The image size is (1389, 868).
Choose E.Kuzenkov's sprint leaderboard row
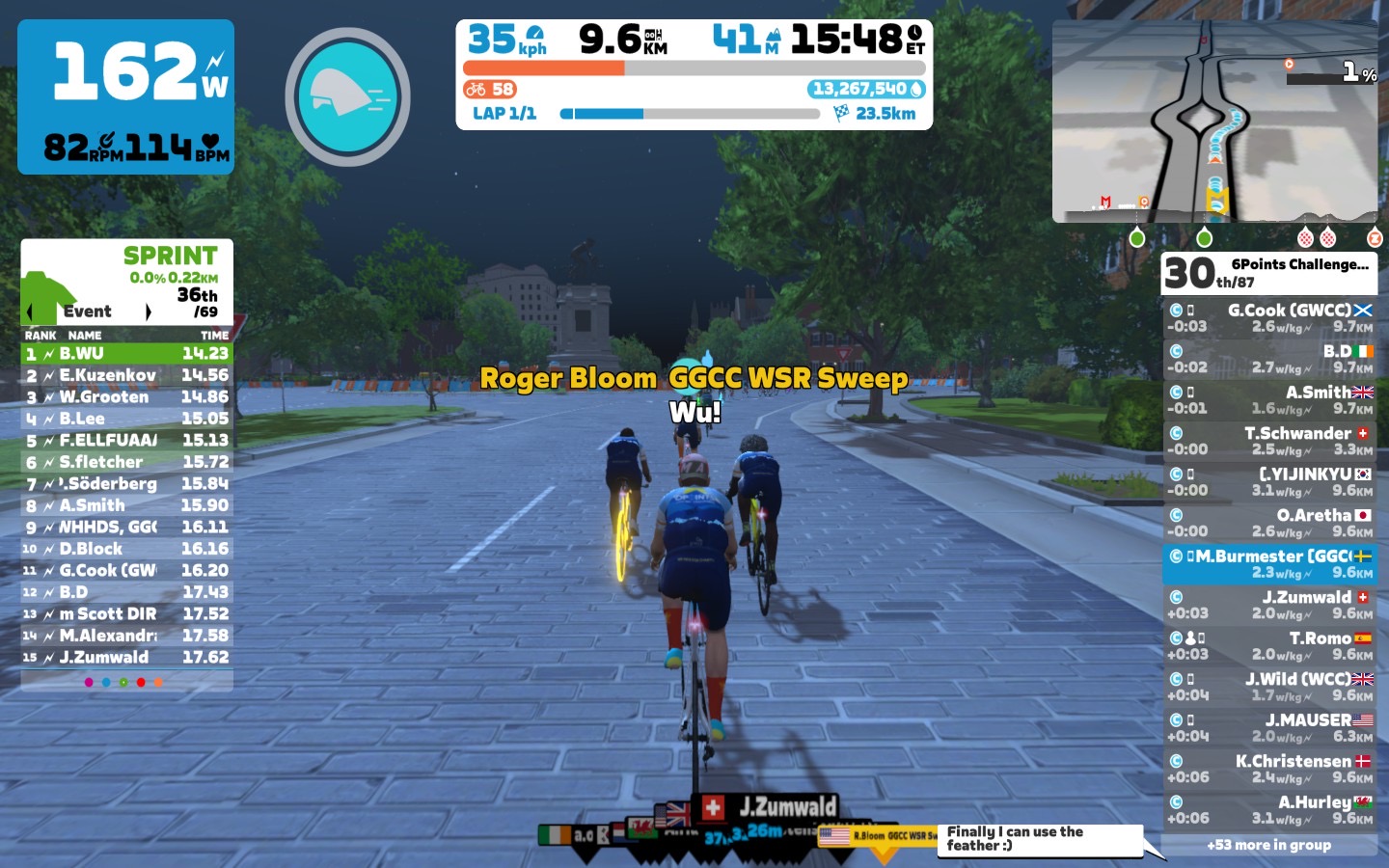pos(126,375)
